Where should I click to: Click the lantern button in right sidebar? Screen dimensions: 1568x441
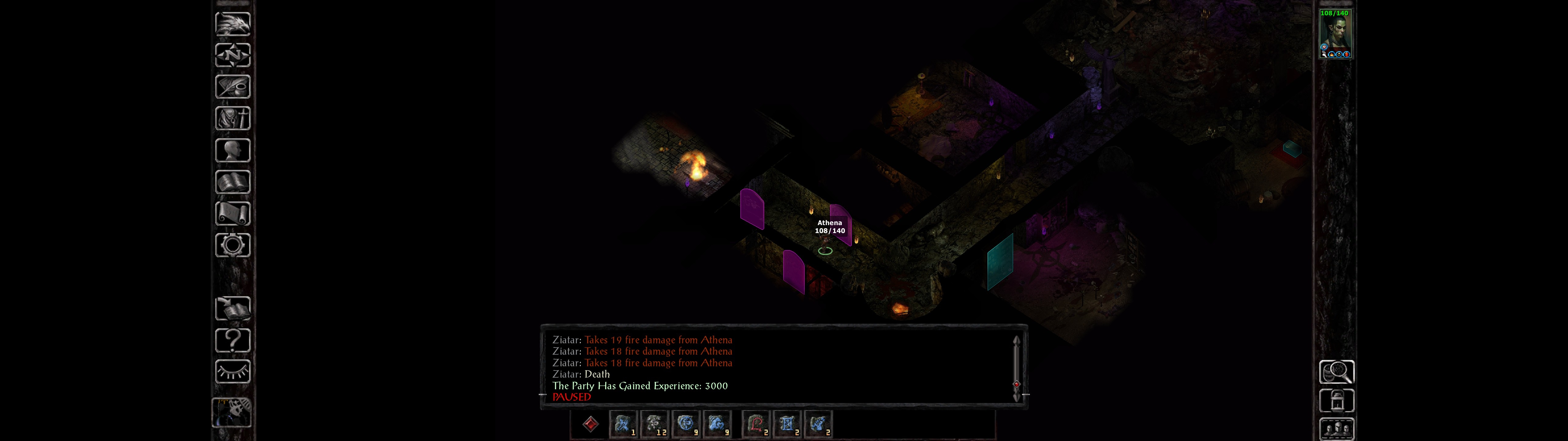[x=1336, y=401]
